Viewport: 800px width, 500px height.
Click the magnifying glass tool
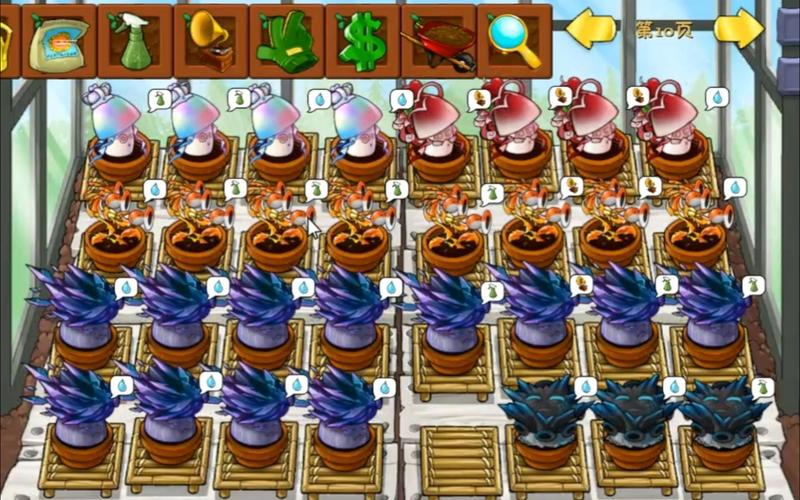(x=514, y=38)
